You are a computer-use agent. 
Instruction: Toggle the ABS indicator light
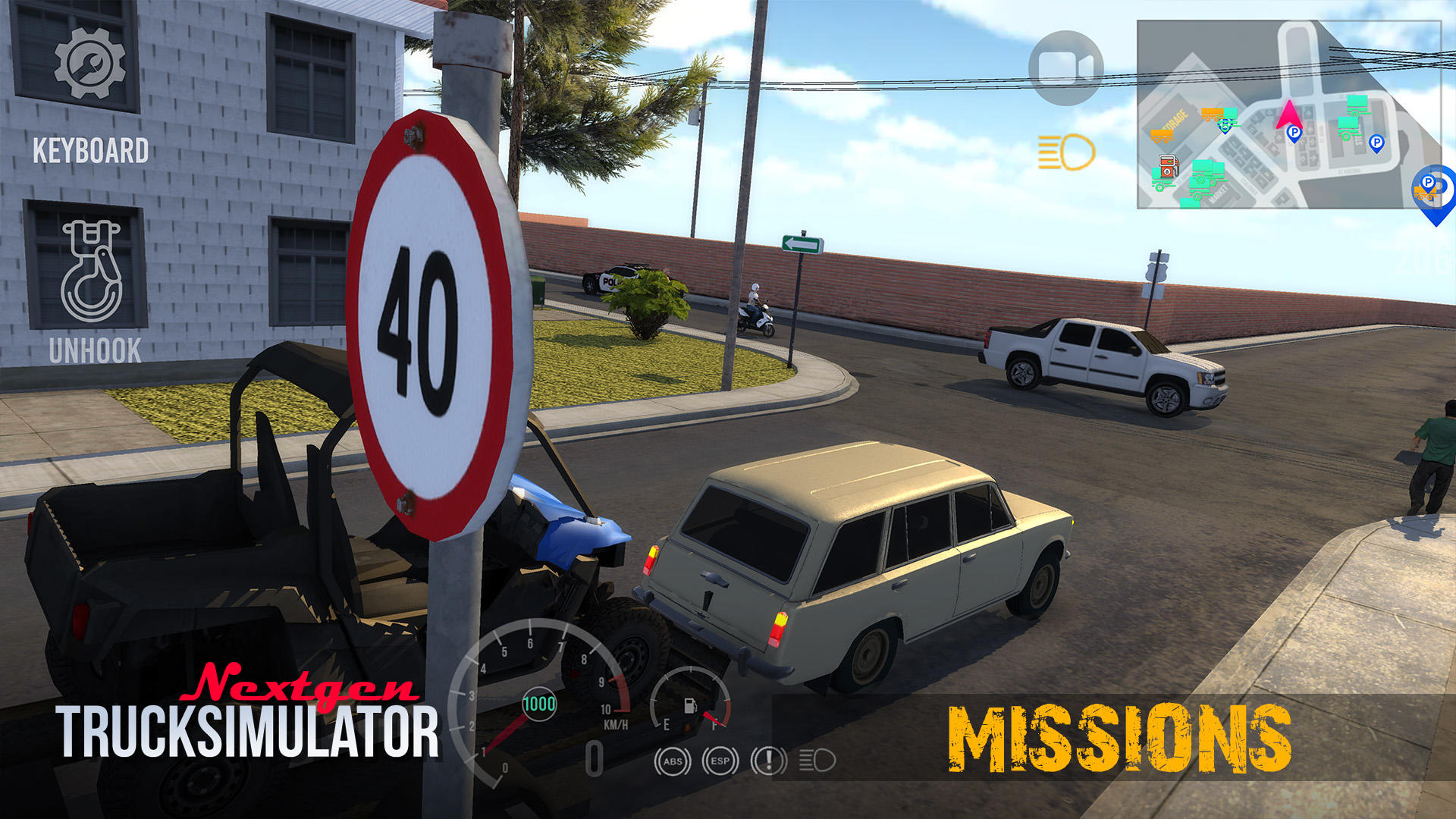click(x=673, y=761)
